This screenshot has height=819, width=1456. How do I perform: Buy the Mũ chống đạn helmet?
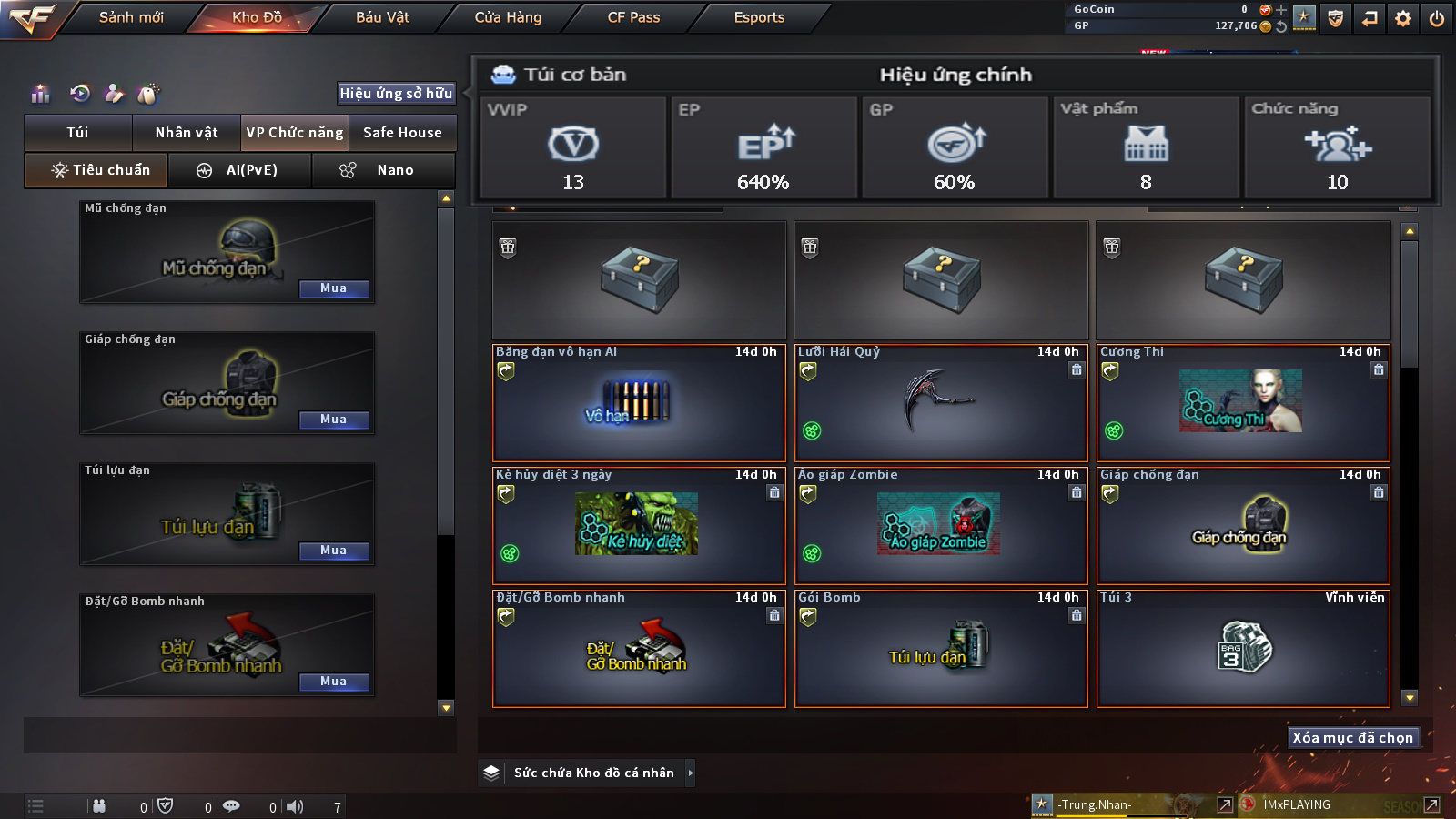point(334,288)
